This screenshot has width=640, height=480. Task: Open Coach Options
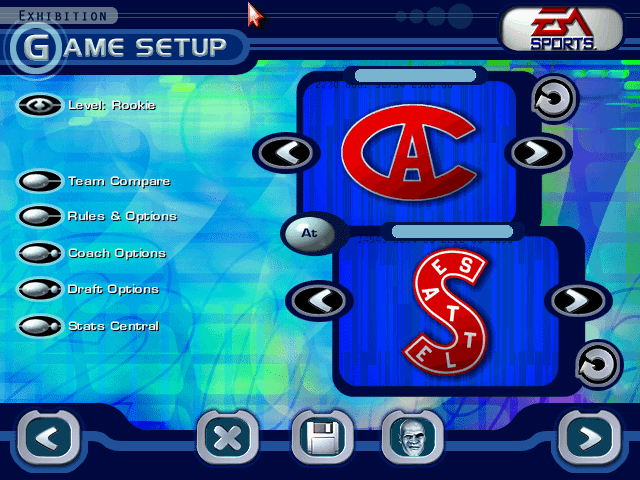40,253
